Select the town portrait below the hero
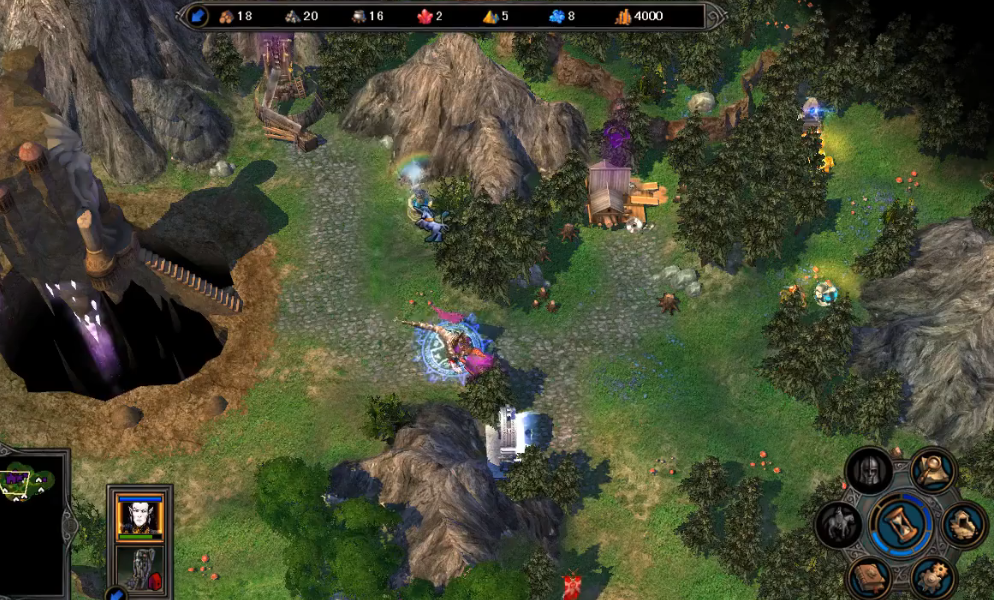Image resolution: width=994 pixels, height=600 pixels. (x=139, y=566)
